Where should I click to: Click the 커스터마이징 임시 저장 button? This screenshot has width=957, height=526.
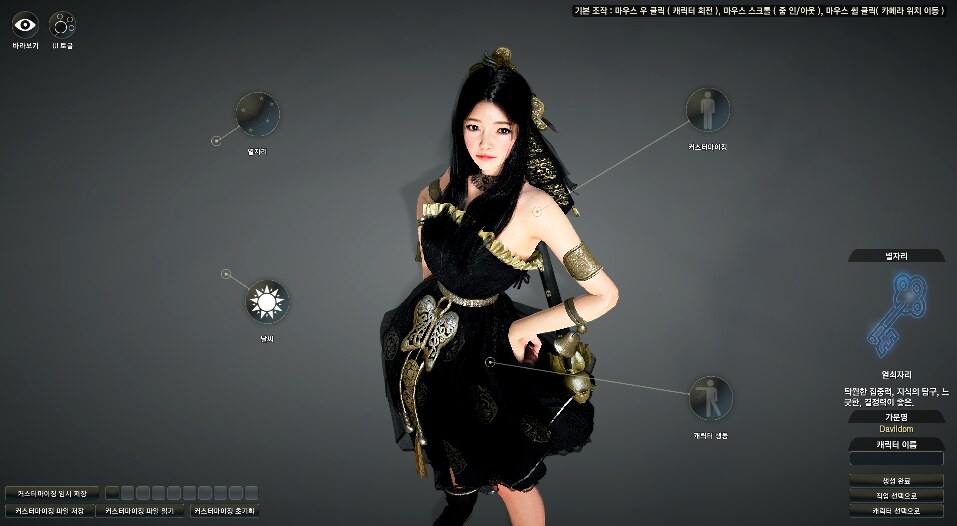pos(52,493)
